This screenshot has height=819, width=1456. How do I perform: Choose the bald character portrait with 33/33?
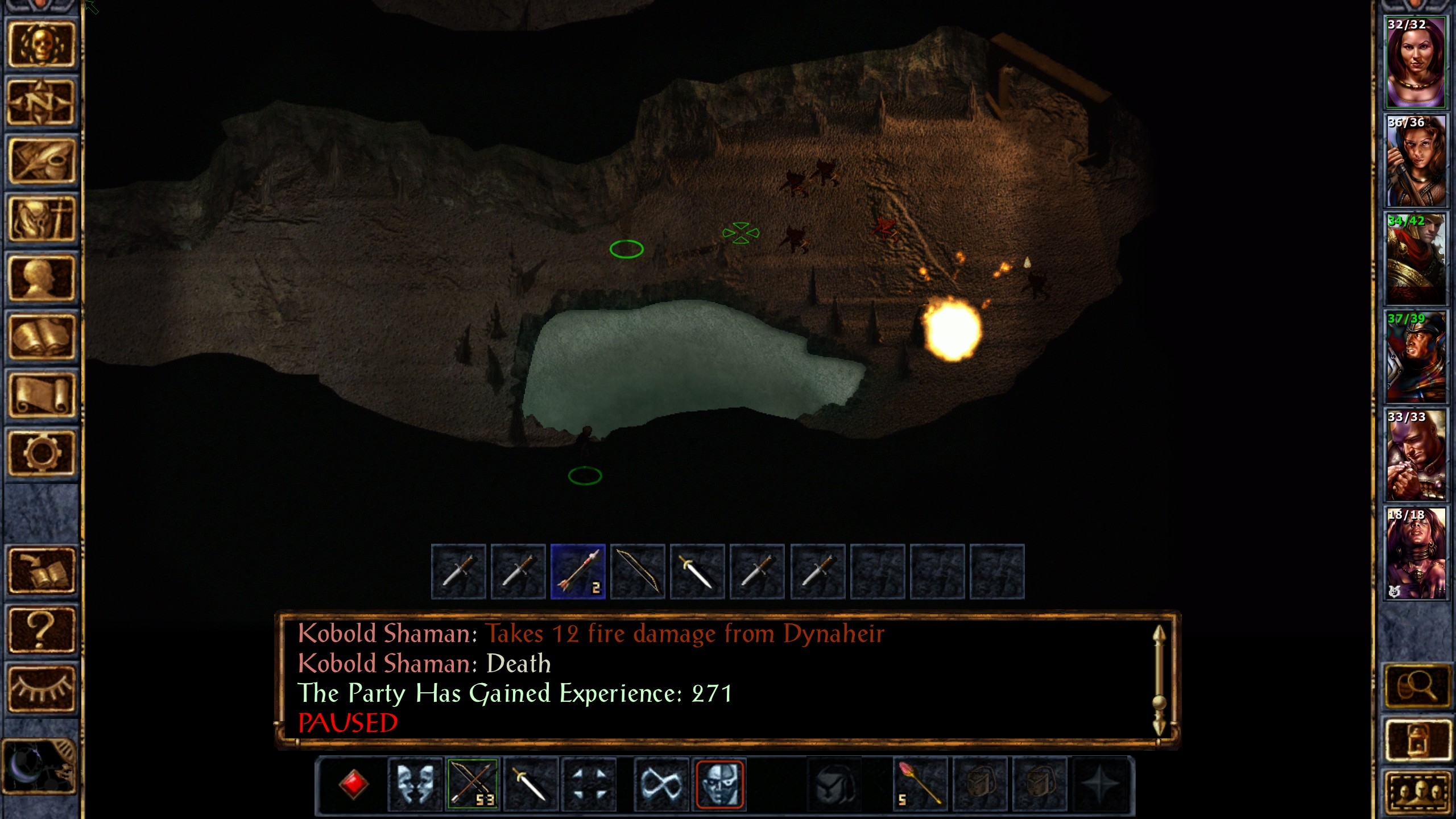coord(1416,456)
